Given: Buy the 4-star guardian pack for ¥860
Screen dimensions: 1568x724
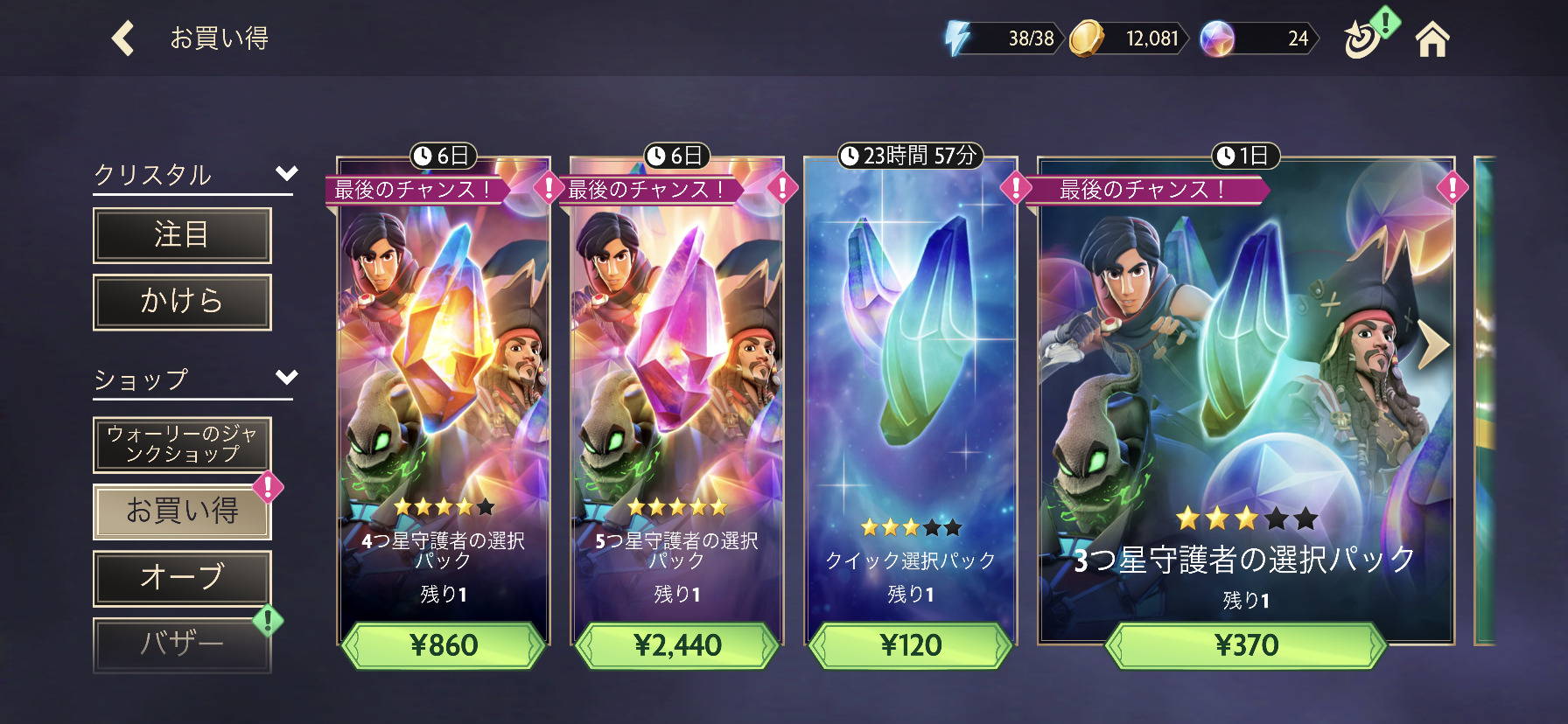Looking at the screenshot, I should (x=444, y=646).
